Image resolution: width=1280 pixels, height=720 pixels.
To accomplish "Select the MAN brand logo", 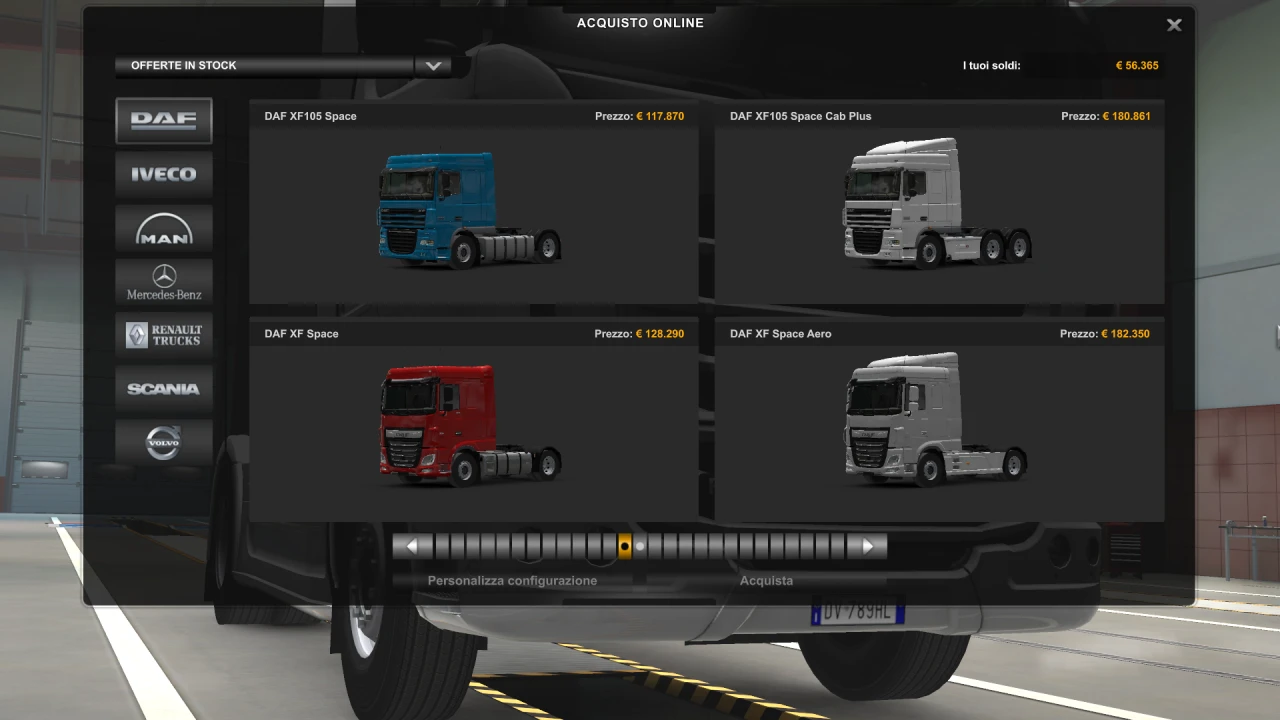I will click(x=163, y=228).
